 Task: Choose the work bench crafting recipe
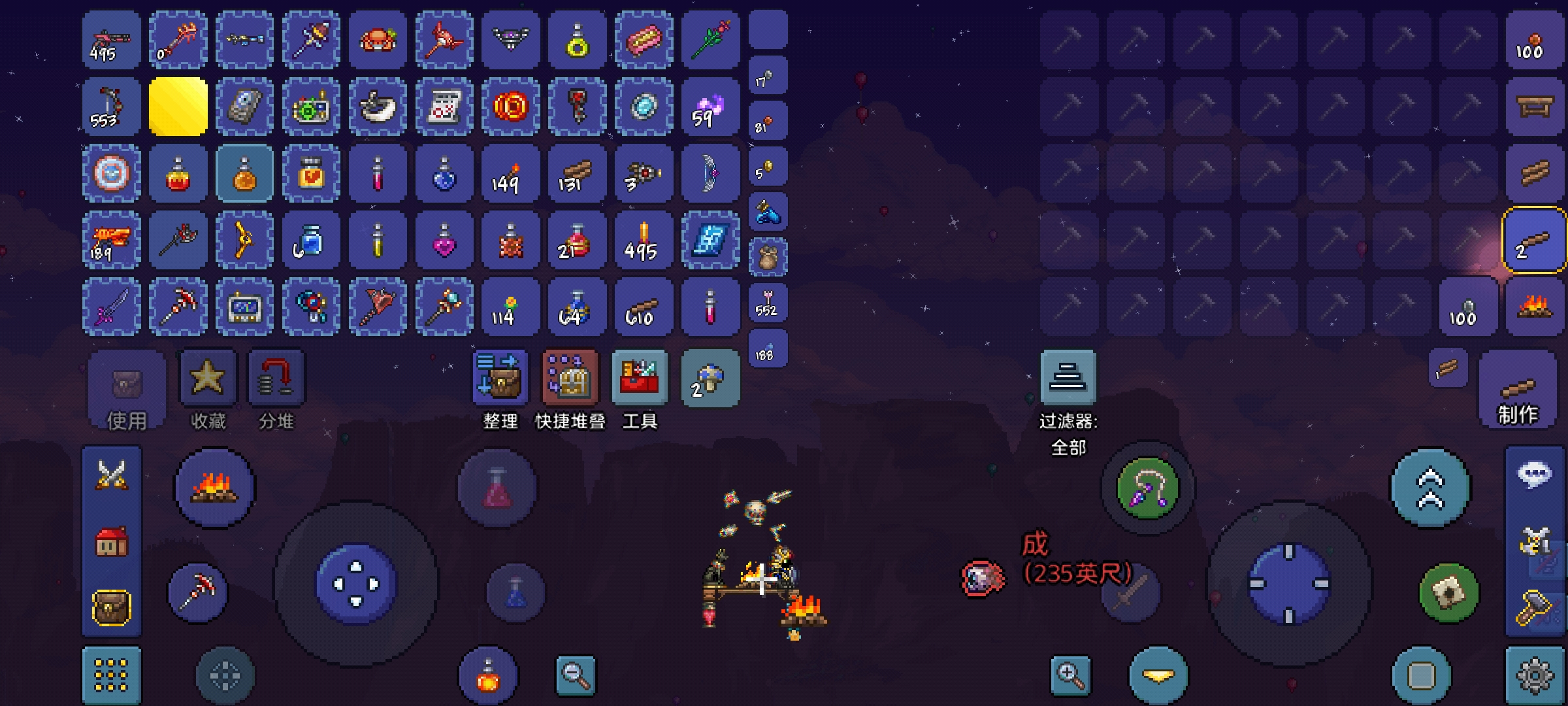[x=1534, y=107]
